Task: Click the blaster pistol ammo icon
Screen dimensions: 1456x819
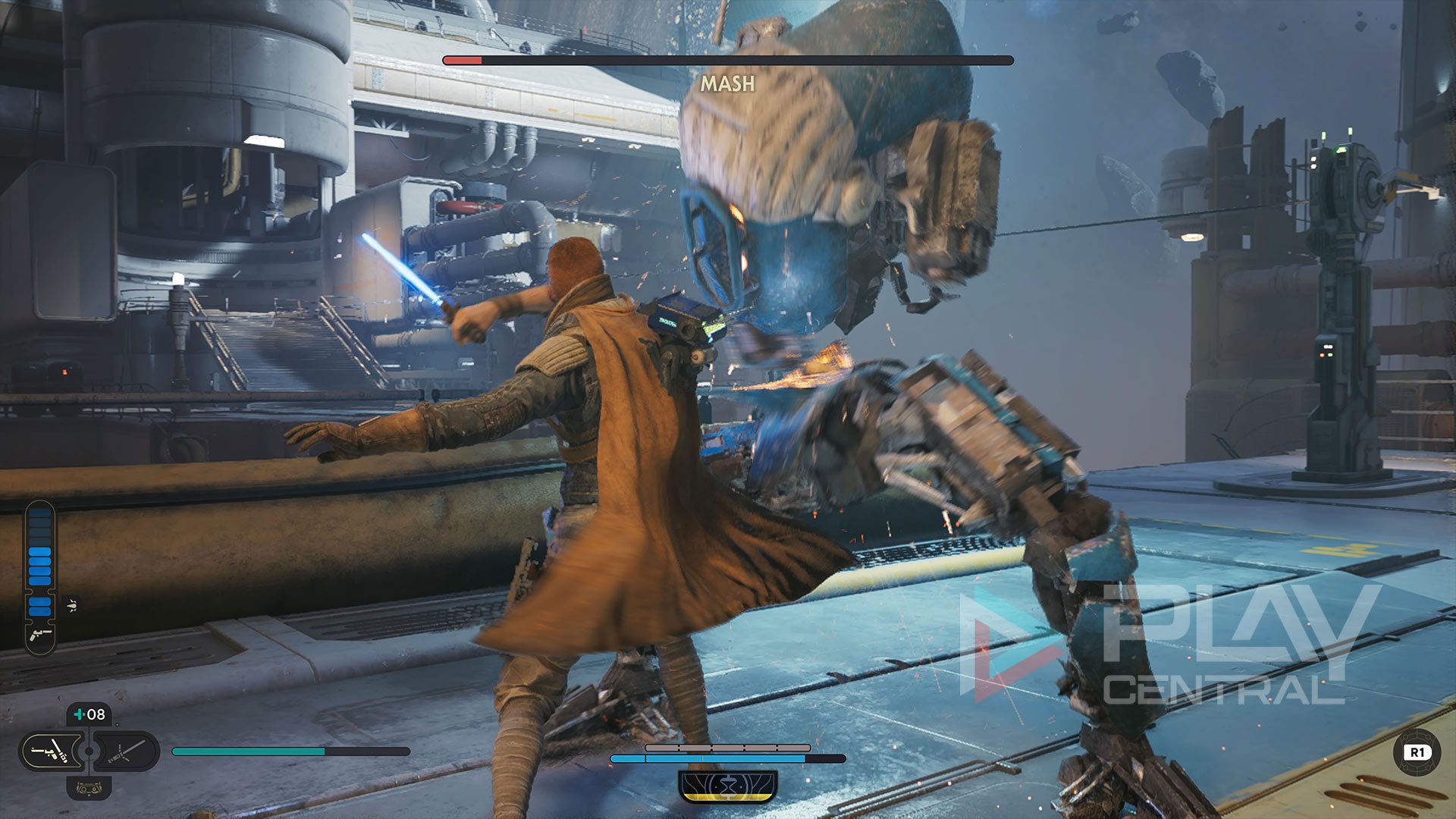Action: (39, 635)
